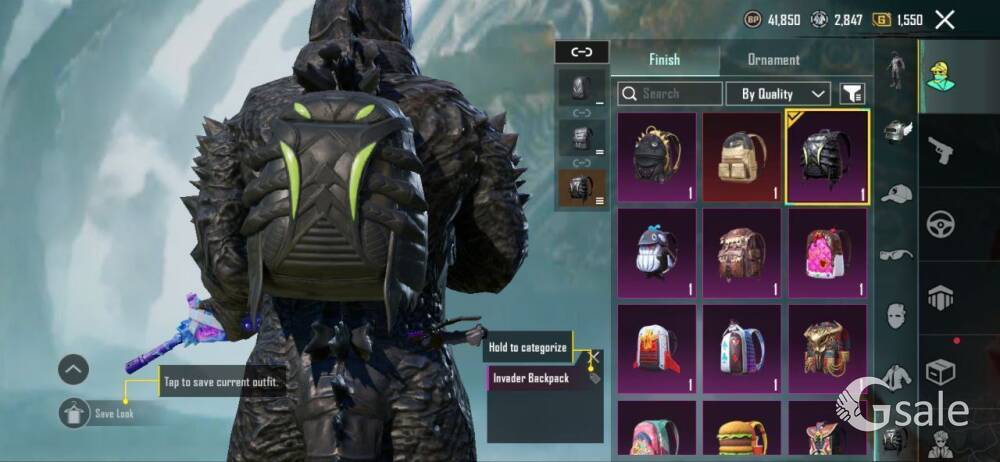This screenshot has height=462, width=1000.
Task: Close the inventory screen
Action: point(944,19)
